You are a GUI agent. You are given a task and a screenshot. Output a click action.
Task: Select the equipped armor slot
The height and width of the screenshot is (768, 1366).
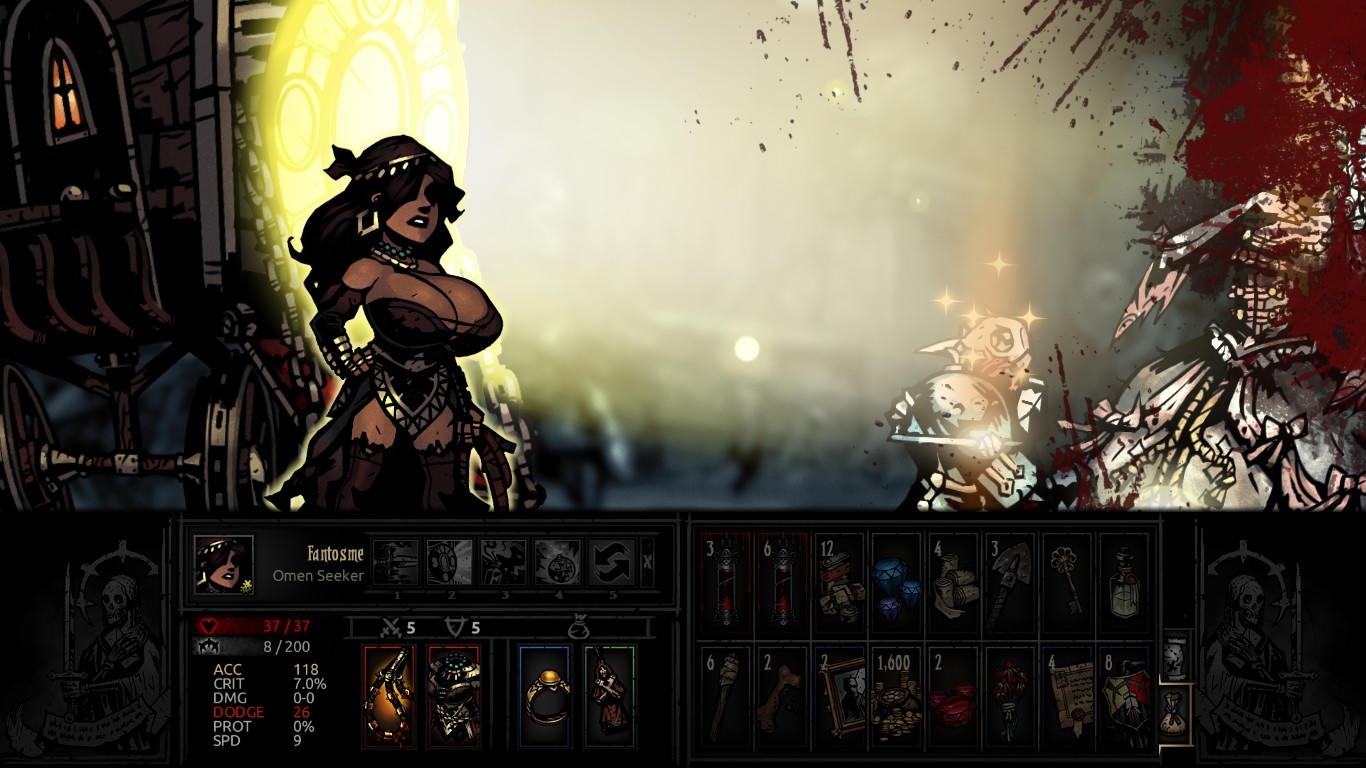point(454,697)
